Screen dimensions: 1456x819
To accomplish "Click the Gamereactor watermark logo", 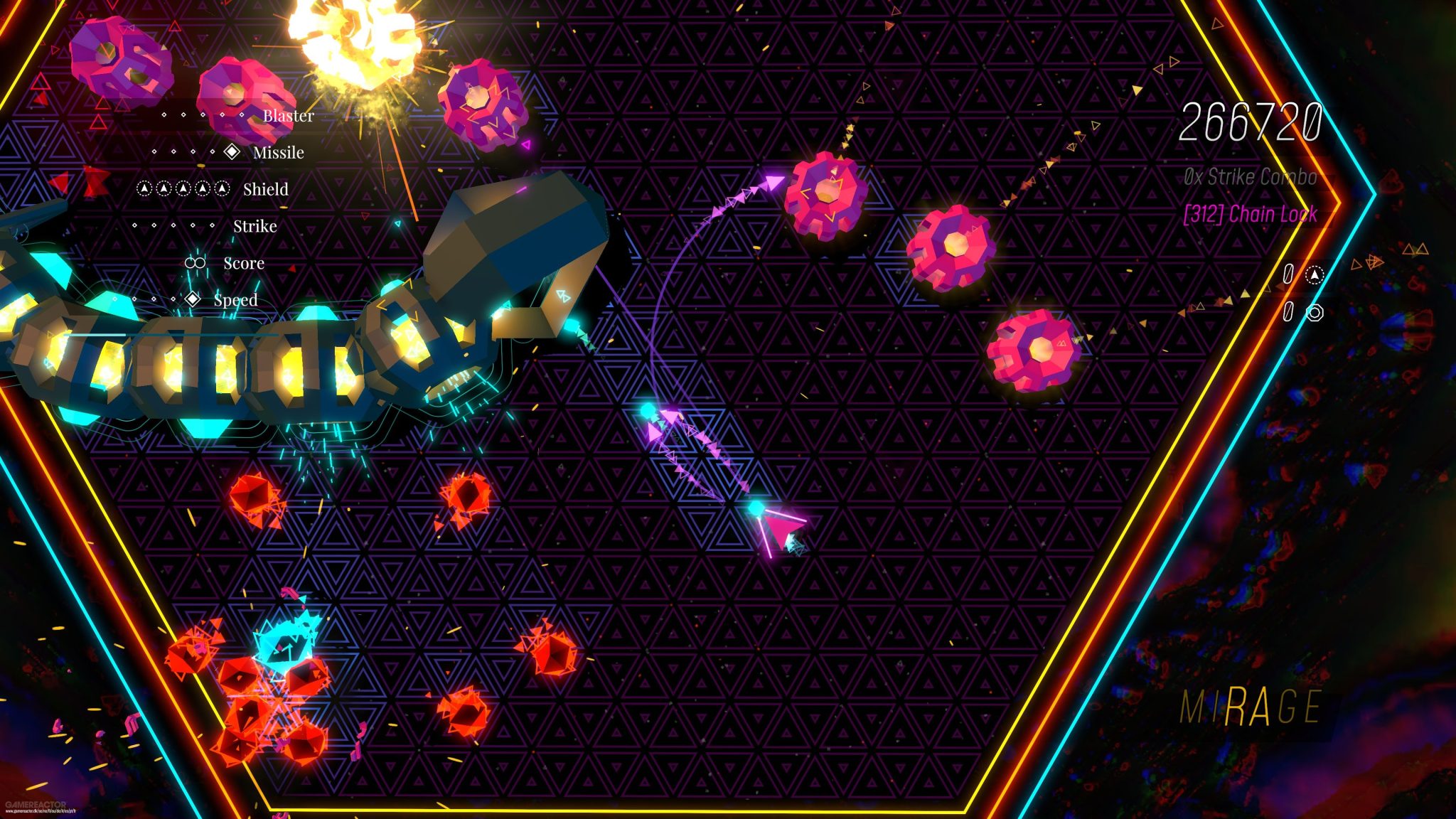I will coord(36,805).
